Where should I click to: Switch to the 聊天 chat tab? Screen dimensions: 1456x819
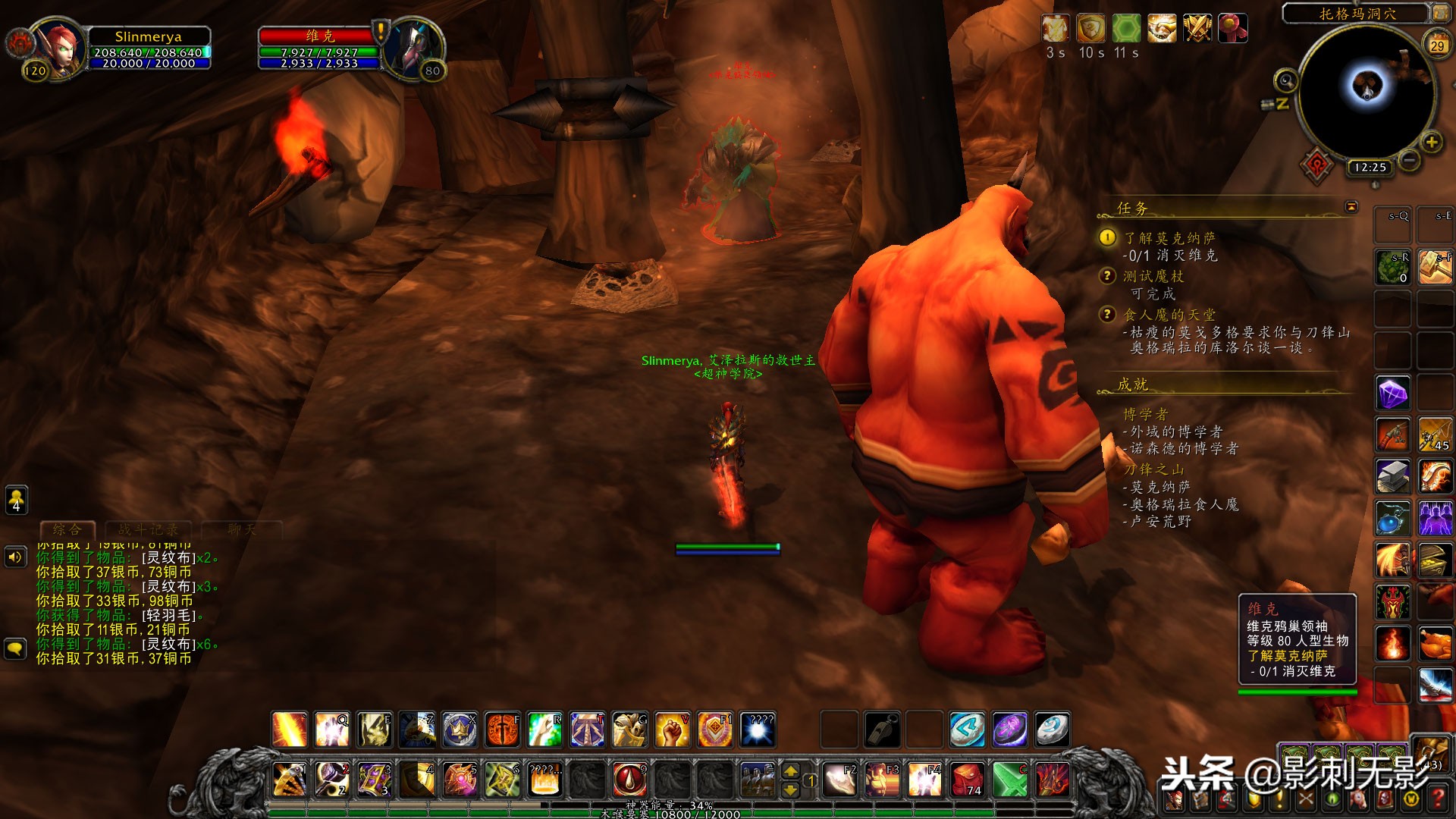click(x=241, y=530)
